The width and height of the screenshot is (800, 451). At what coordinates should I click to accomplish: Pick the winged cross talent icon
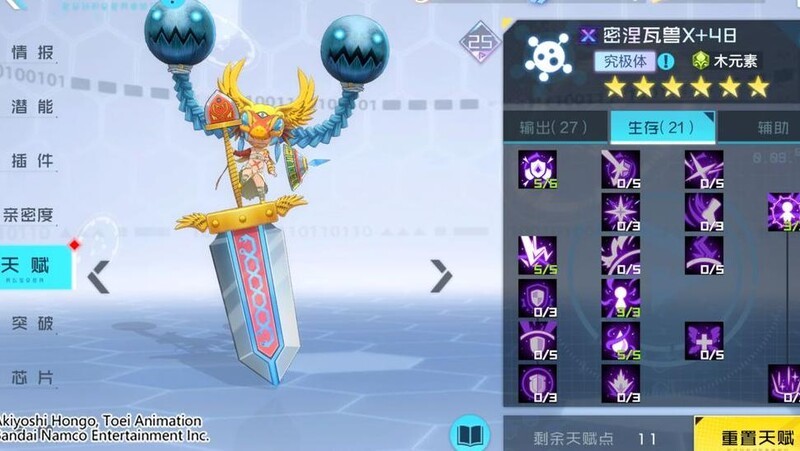(x=704, y=340)
